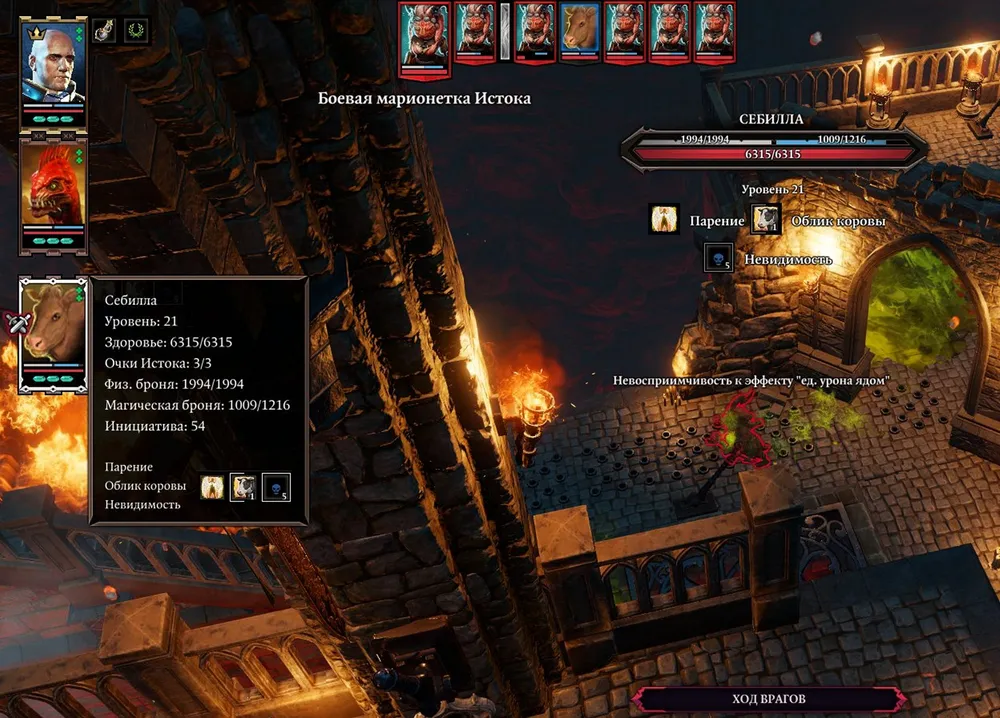1000x718 pixels.
Task: Inspect the glowing figure icon in Sebille's tooltip
Action: [212, 488]
